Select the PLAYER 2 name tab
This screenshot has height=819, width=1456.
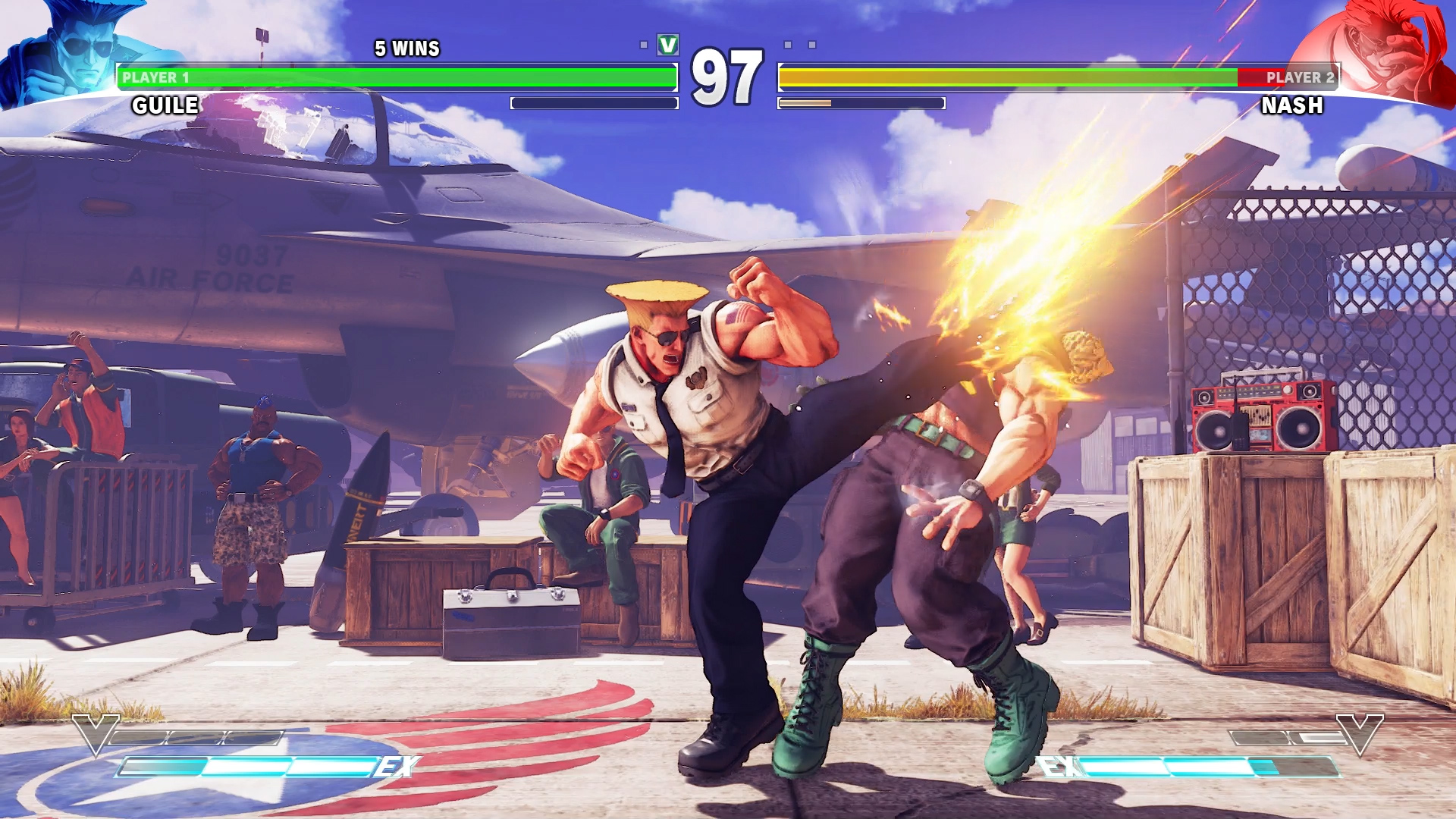1300,76
